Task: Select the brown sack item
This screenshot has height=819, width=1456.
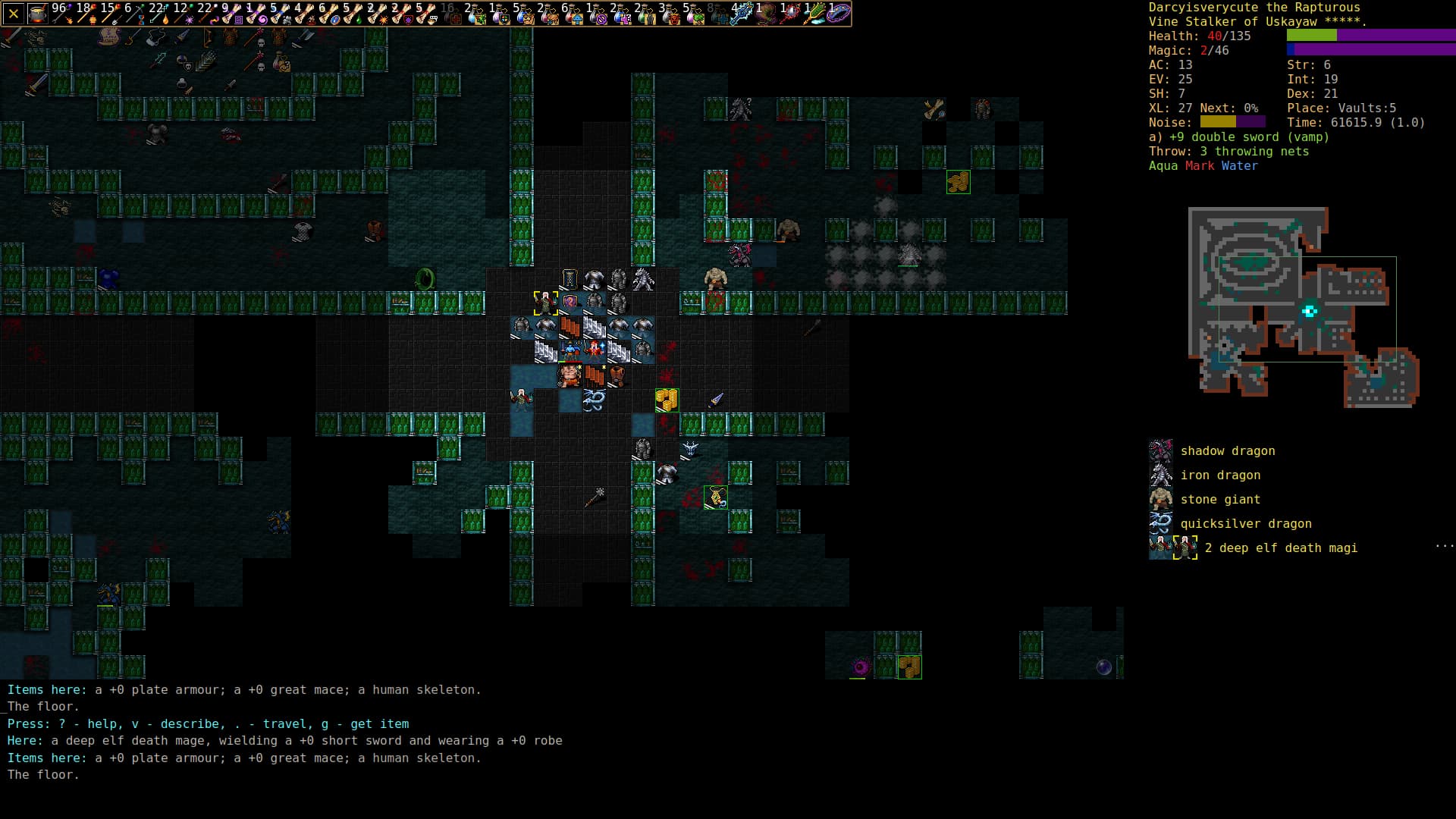Action: click(x=767, y=14)
